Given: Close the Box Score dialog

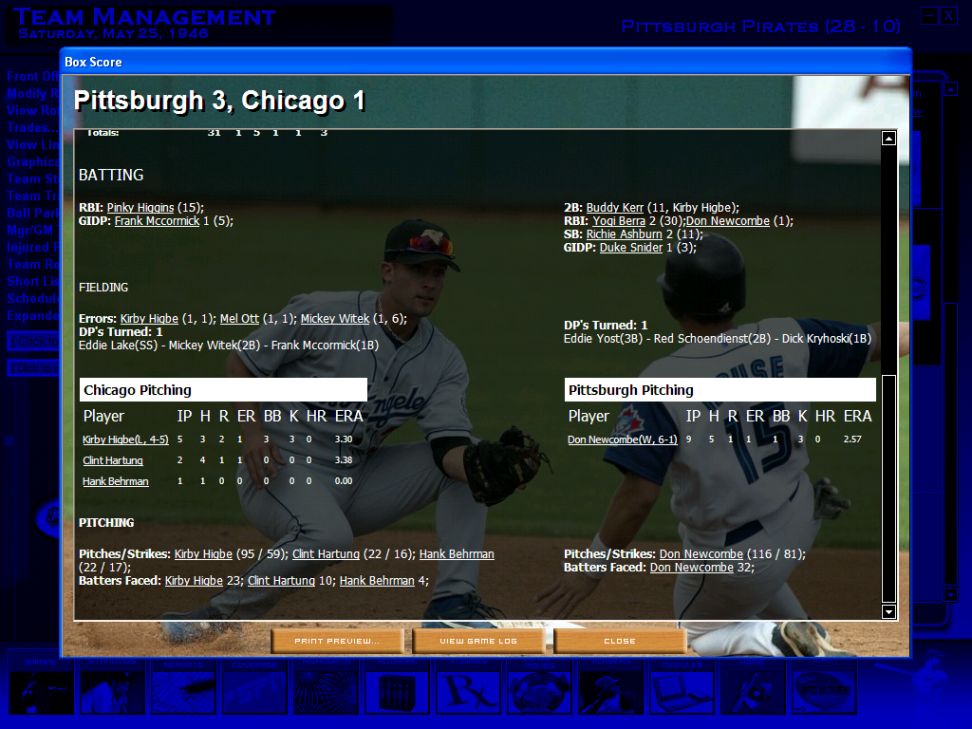Looking at the screenshot, I should (620, 641).
